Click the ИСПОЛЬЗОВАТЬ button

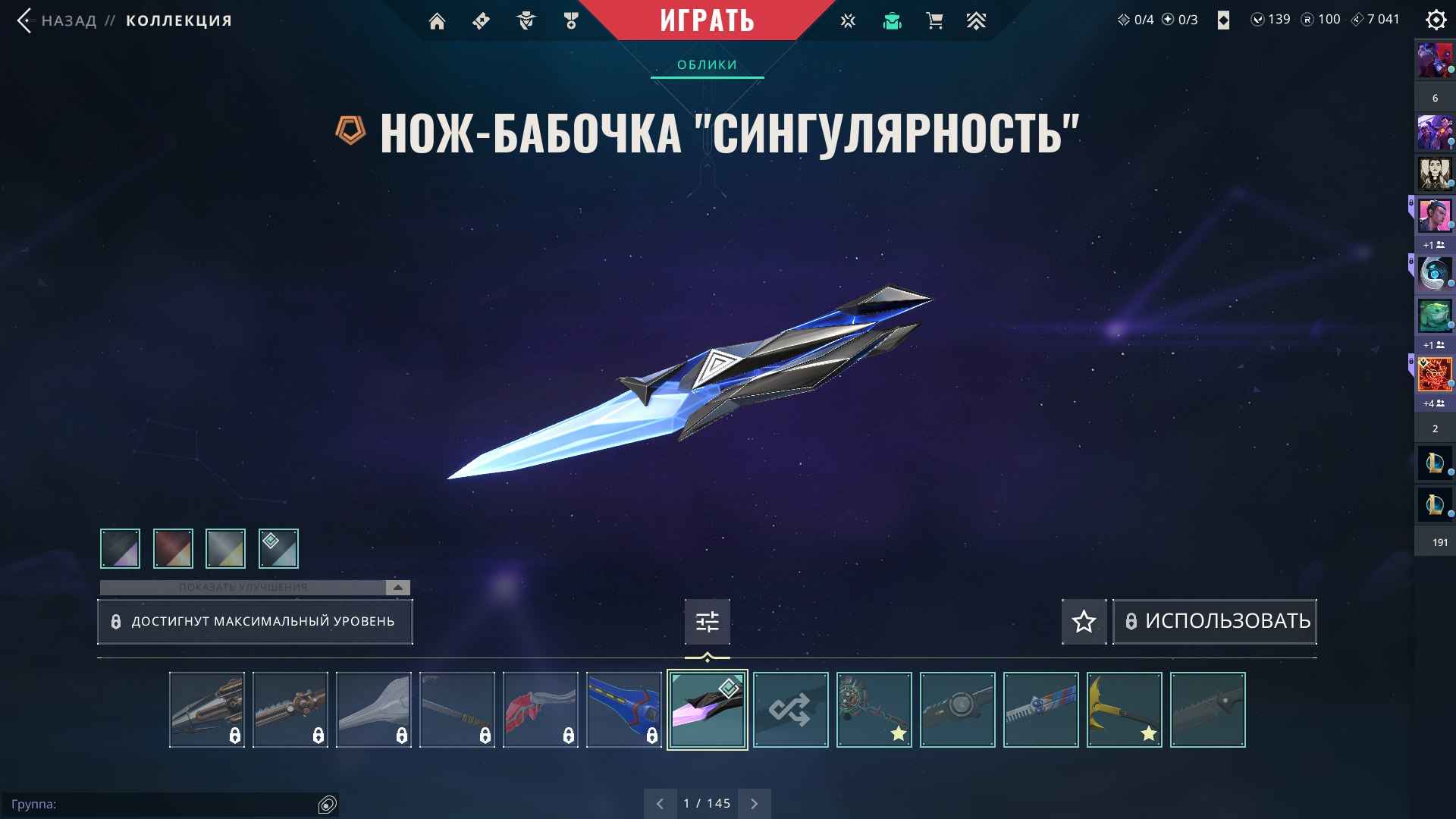click(x=1214, y=621)
